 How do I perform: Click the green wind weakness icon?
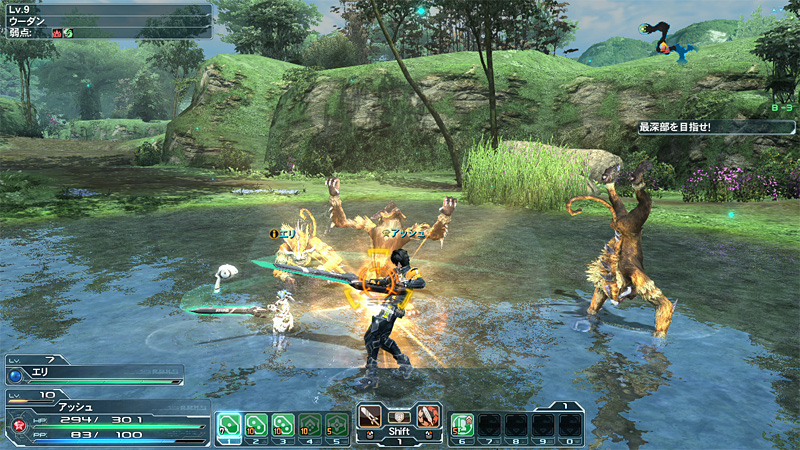click(70, 32)
